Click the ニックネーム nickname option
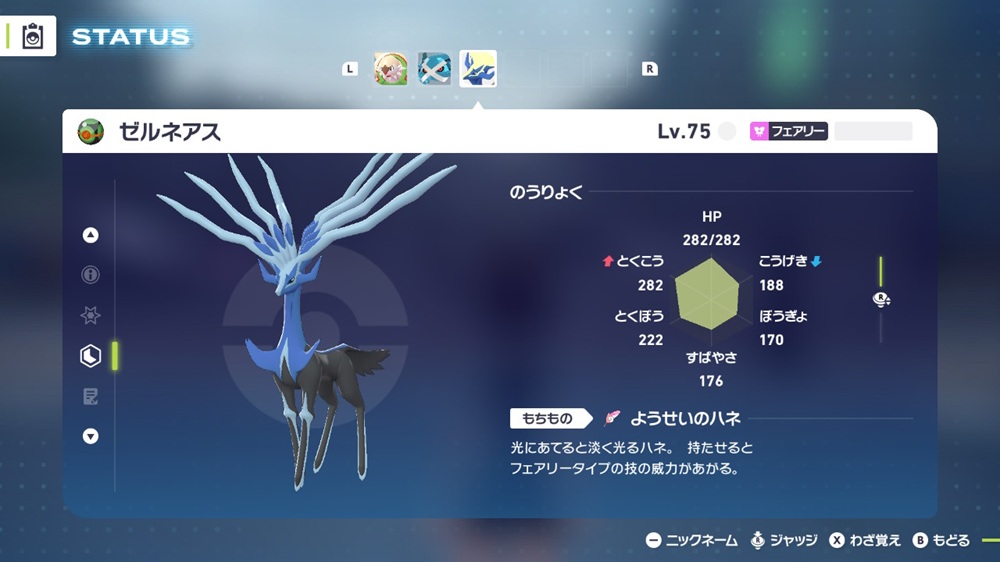 coord(692,540)
